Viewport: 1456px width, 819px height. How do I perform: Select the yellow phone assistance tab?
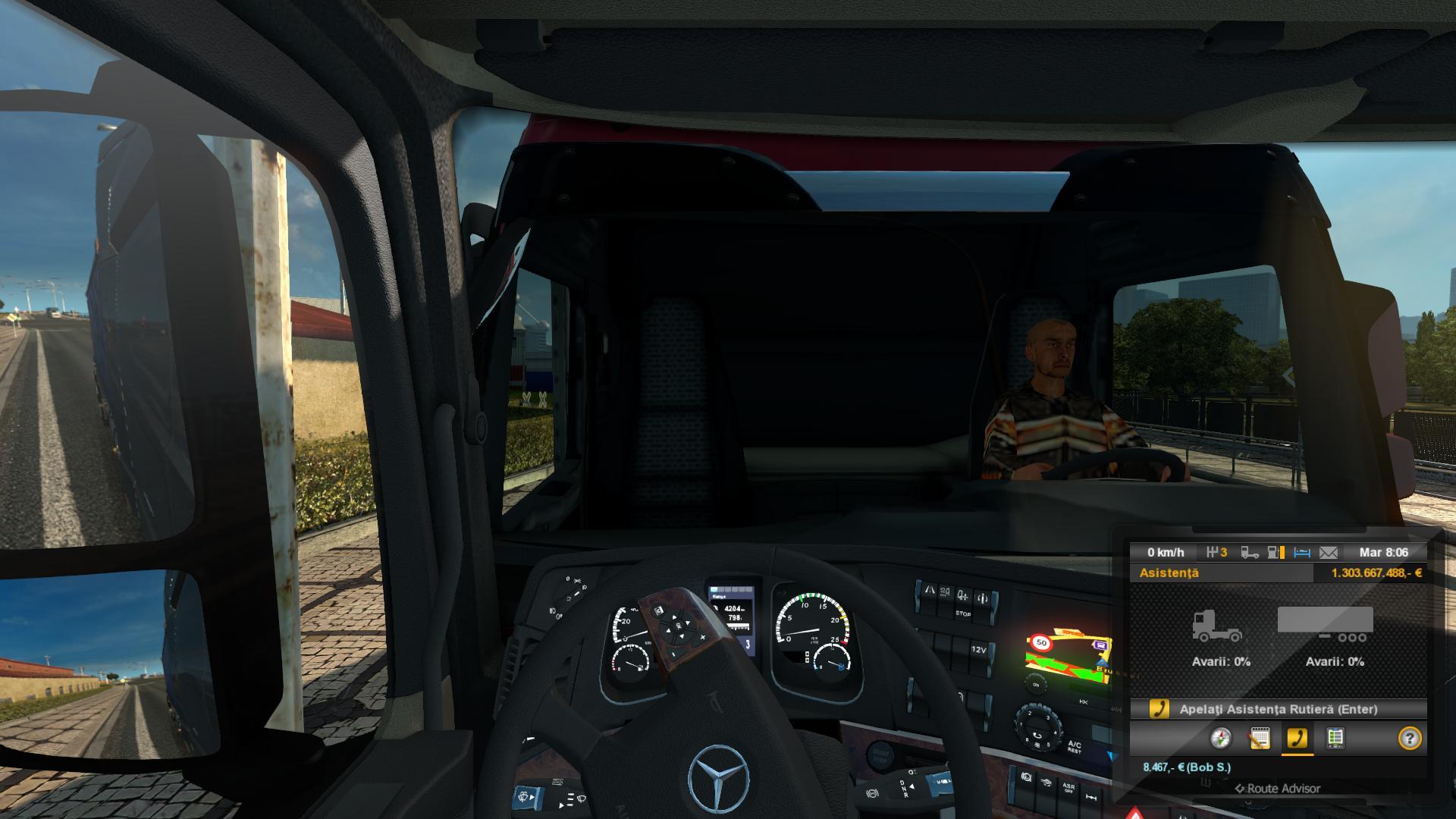[1297, 738]
